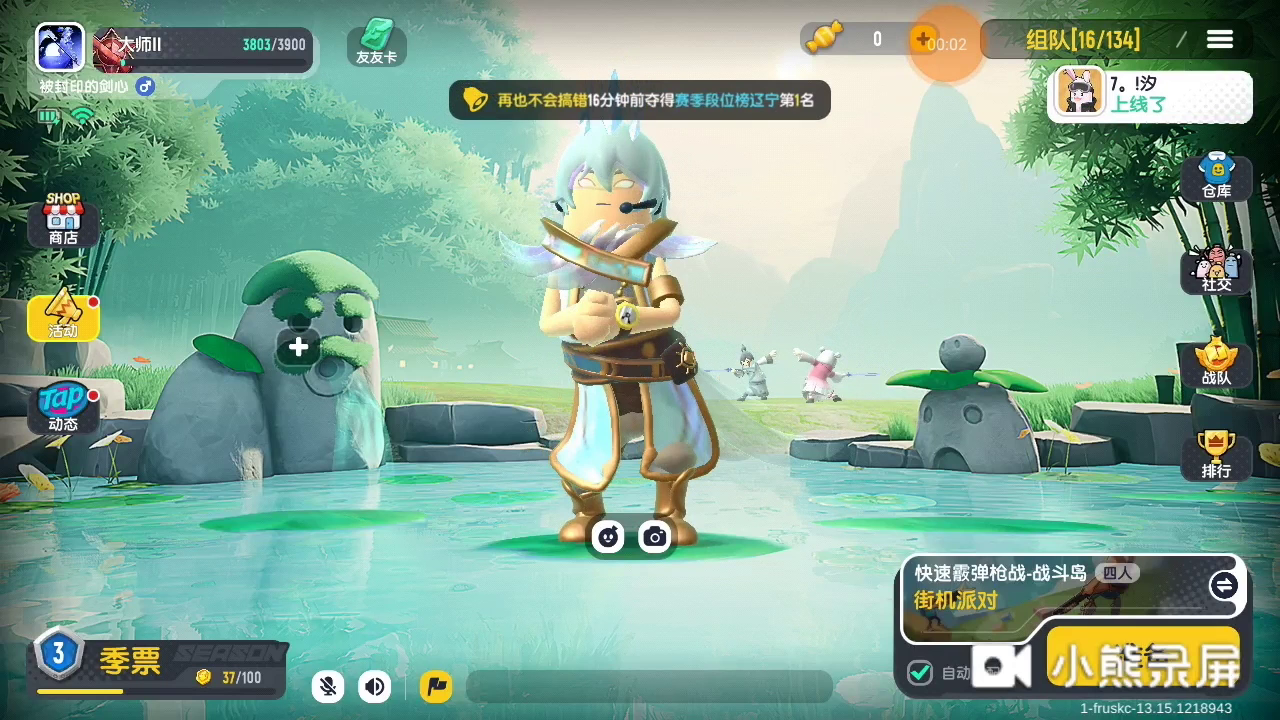
Task: Switch game mode with the swap arrows
Action: pos(1223,585)
